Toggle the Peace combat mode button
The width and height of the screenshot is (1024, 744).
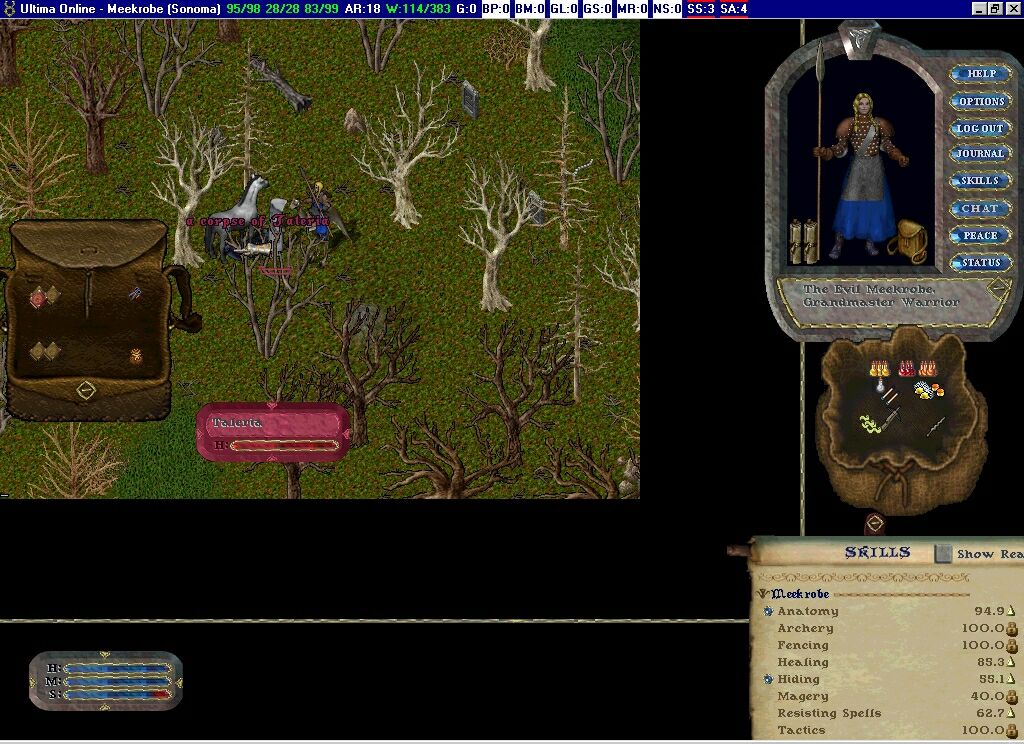tap(980, 235)
